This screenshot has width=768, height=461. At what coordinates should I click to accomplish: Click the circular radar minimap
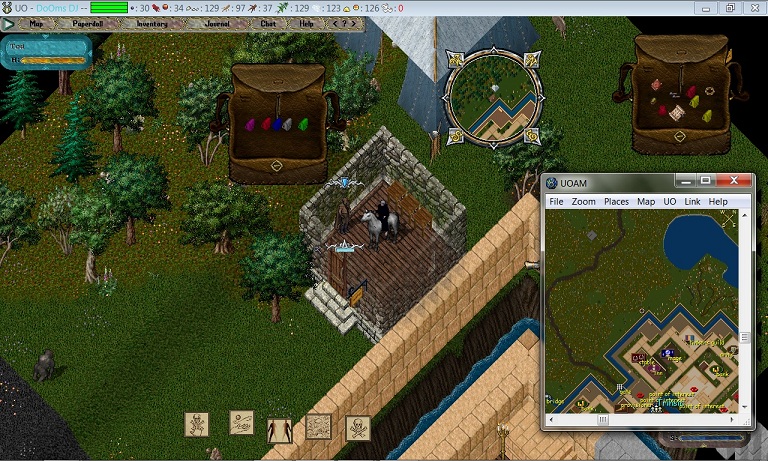490,96
